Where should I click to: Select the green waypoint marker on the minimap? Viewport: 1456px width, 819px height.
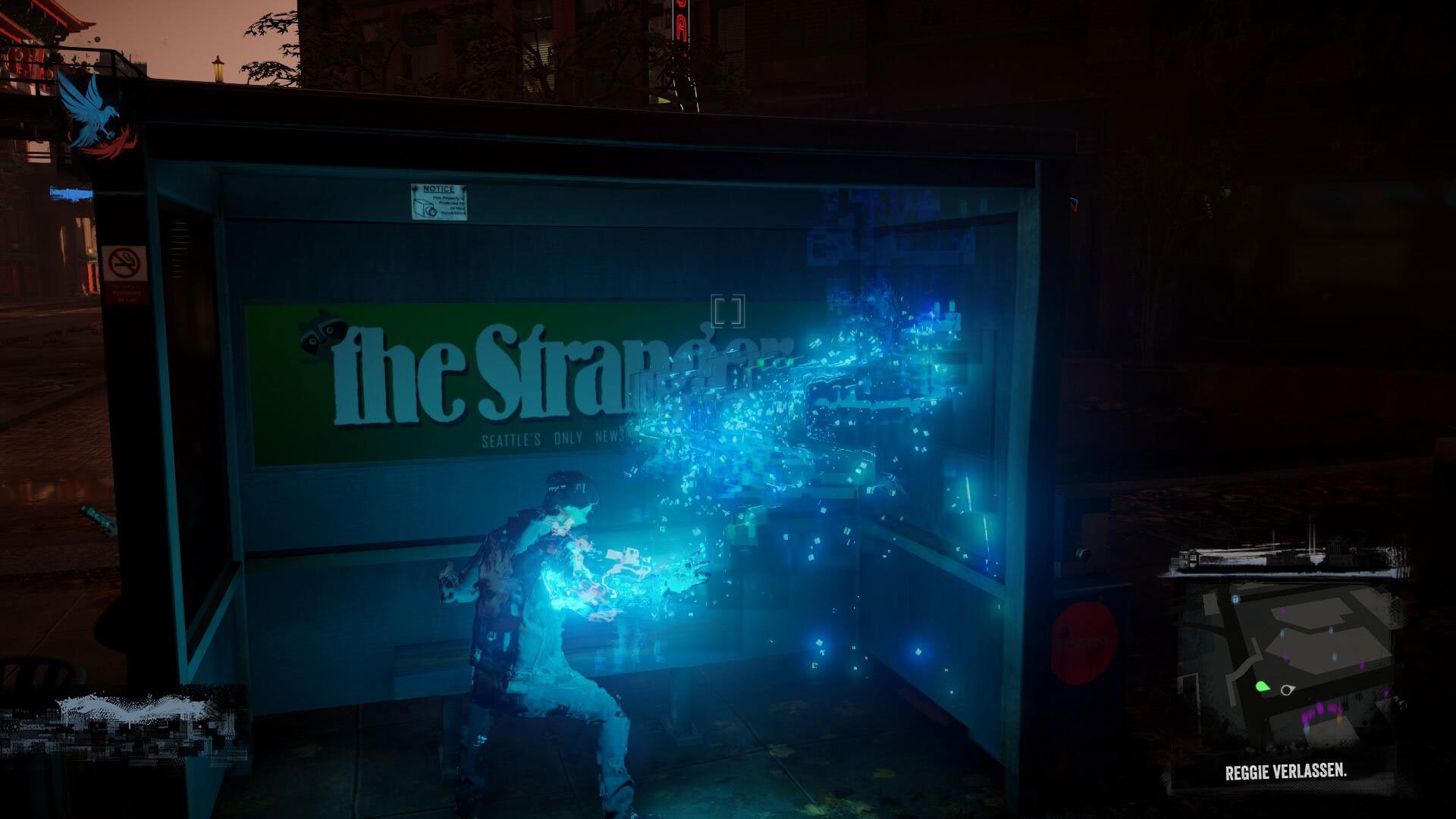[x=1261, y=687]
